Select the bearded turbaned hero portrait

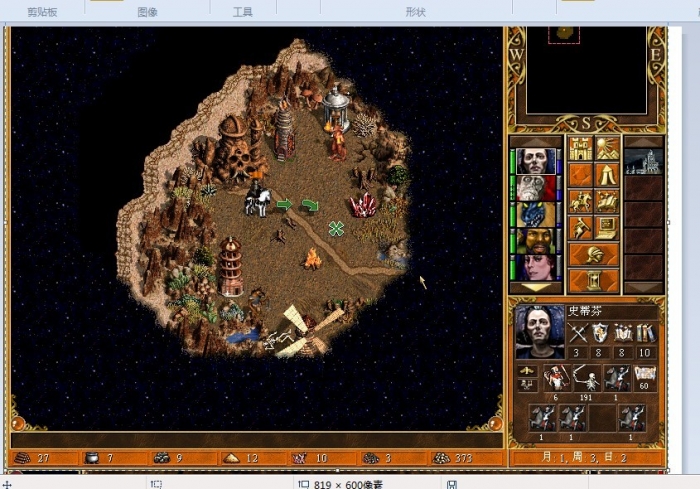(537, 241)
